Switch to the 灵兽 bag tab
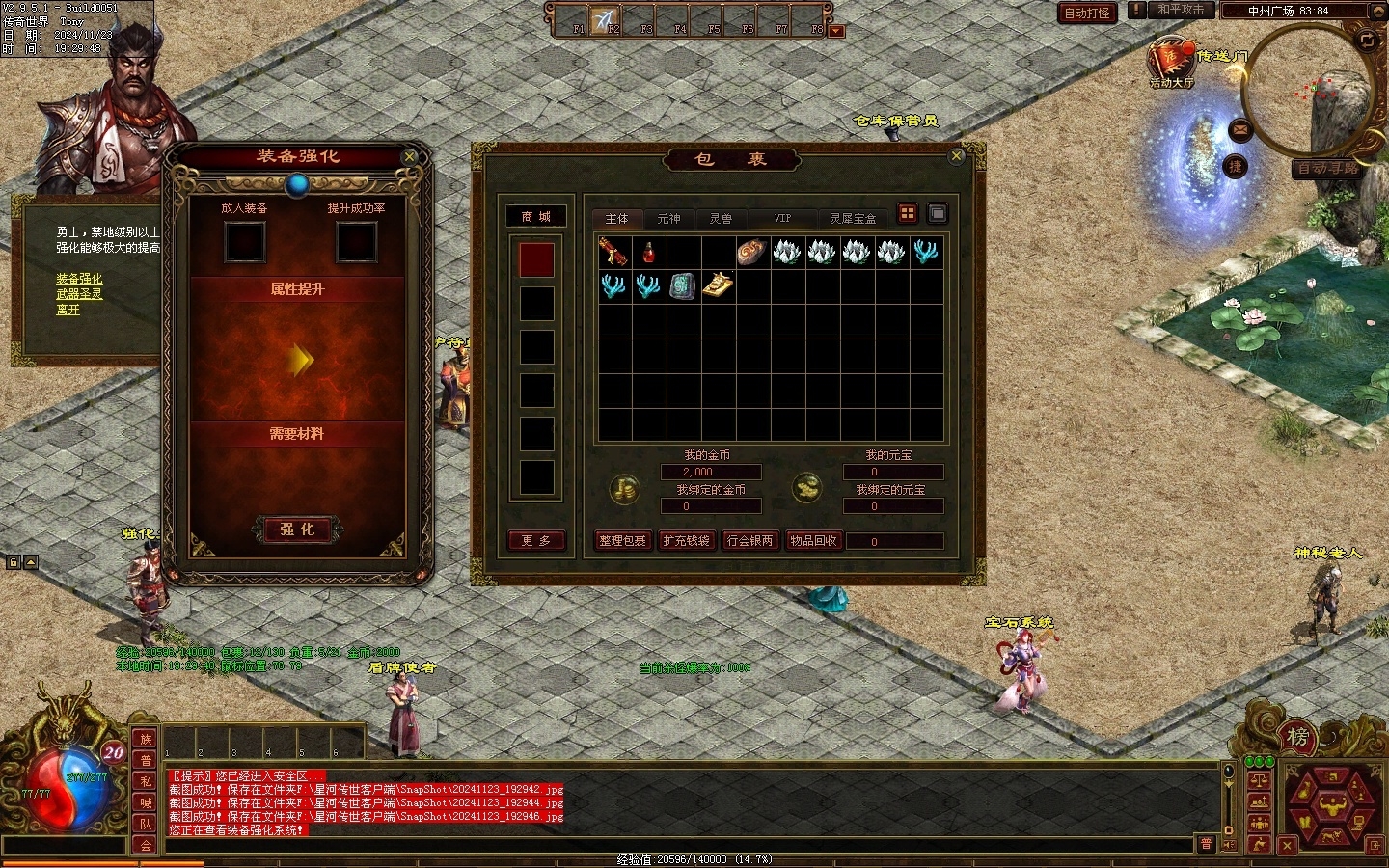 721,219
